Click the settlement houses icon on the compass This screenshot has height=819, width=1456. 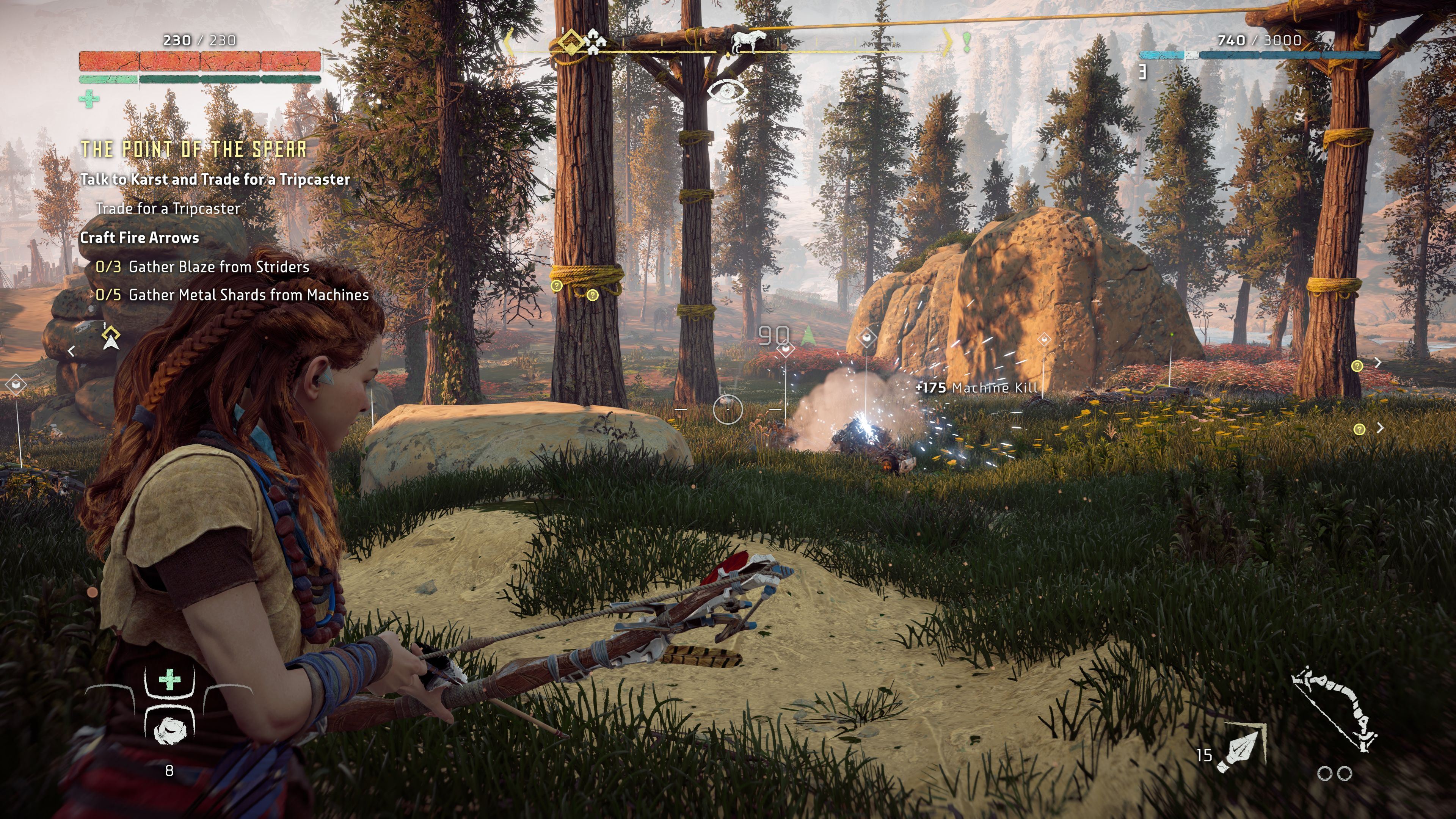[x=595, y=42]
